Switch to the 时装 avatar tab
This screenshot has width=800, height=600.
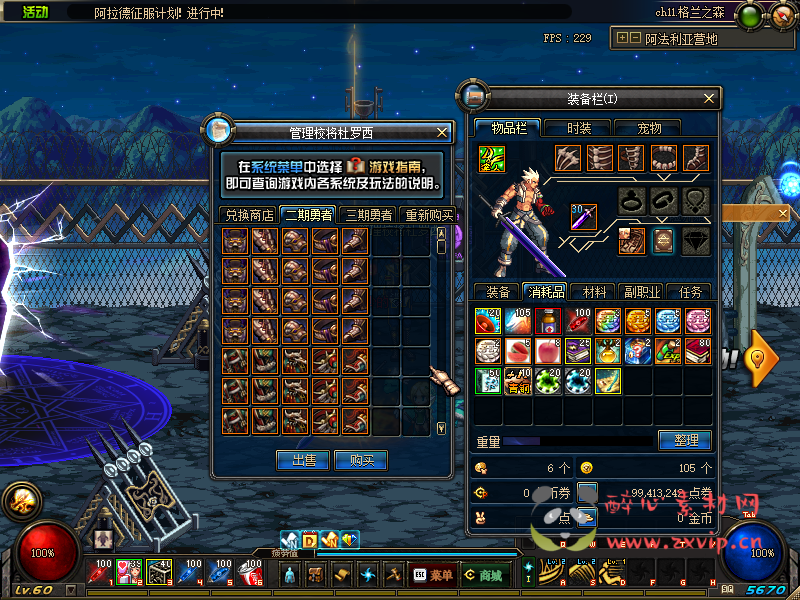pos(579,128)
